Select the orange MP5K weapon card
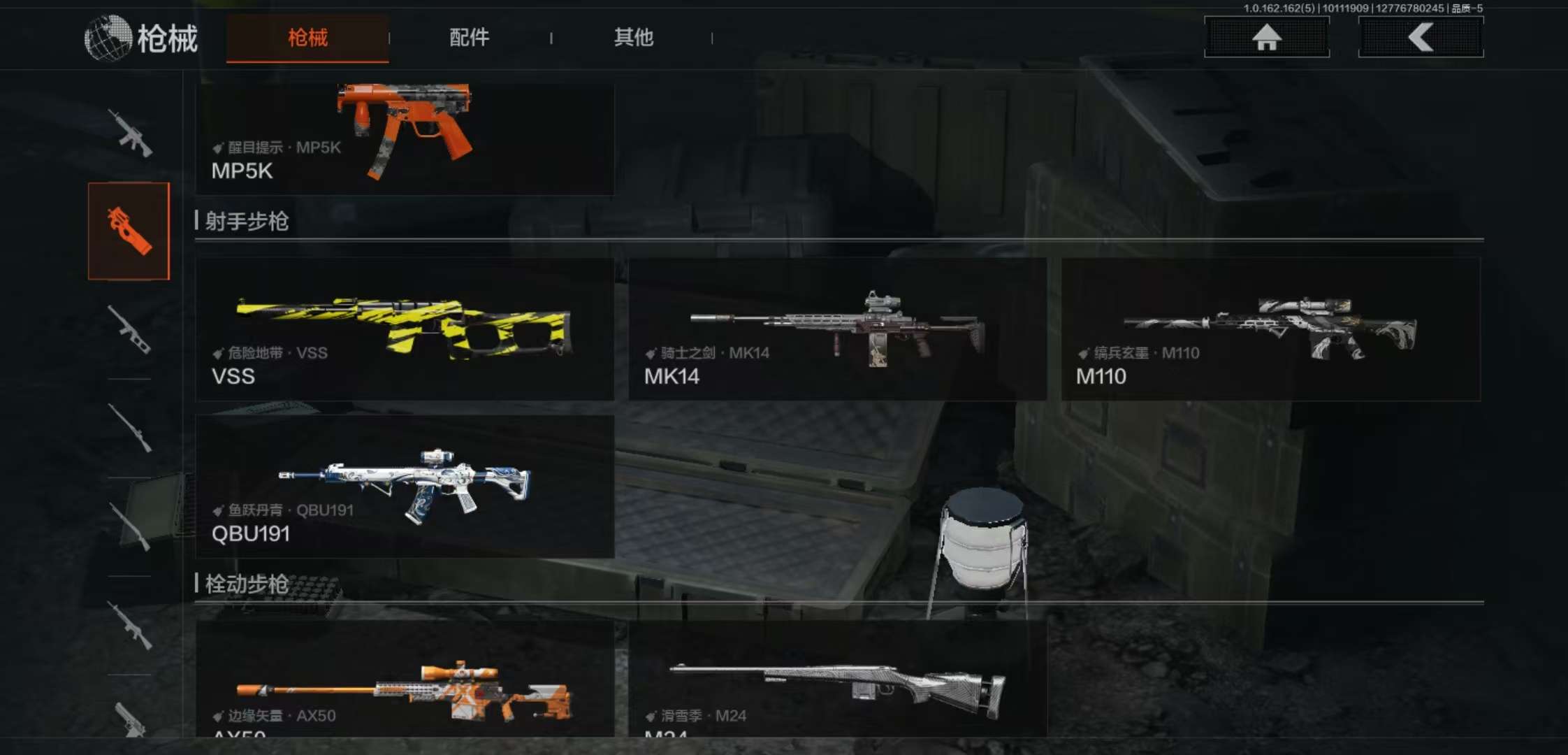1568x755 pixels. (x=405, y=138)
